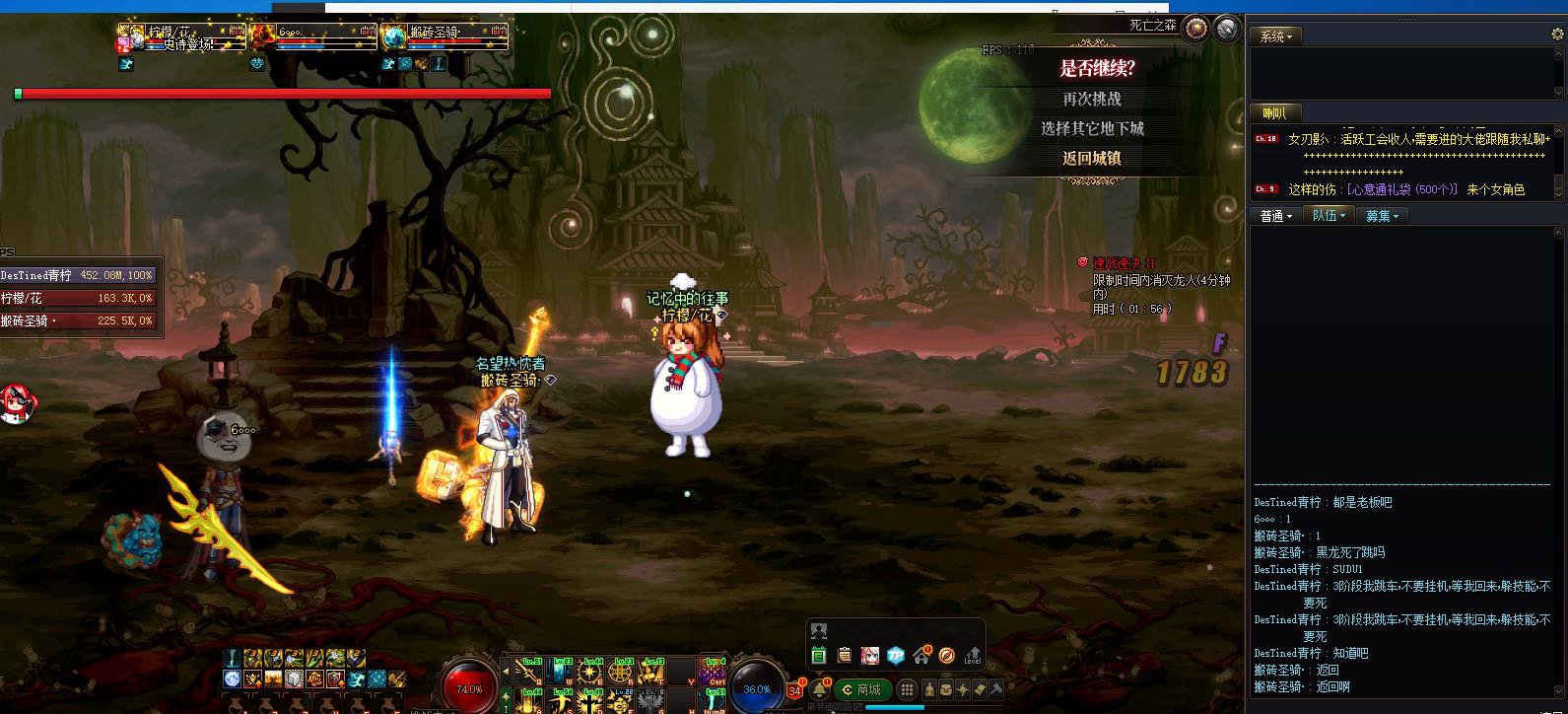
Task: Click the compass button beside 死亡之森
Action: 1196,28
